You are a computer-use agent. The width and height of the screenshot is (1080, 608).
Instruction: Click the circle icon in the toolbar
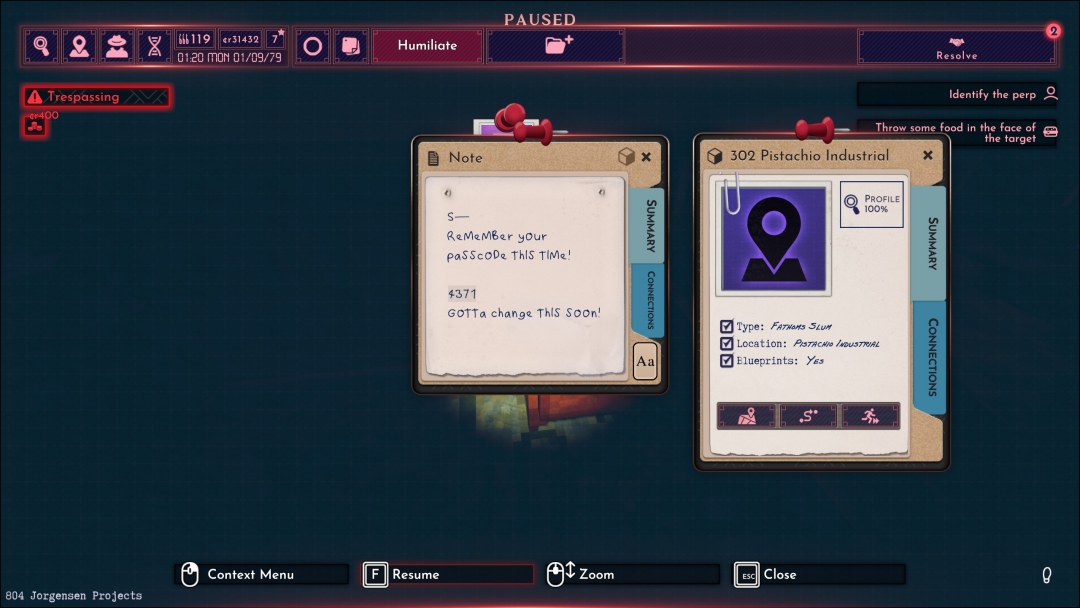(x=313, y=46)
